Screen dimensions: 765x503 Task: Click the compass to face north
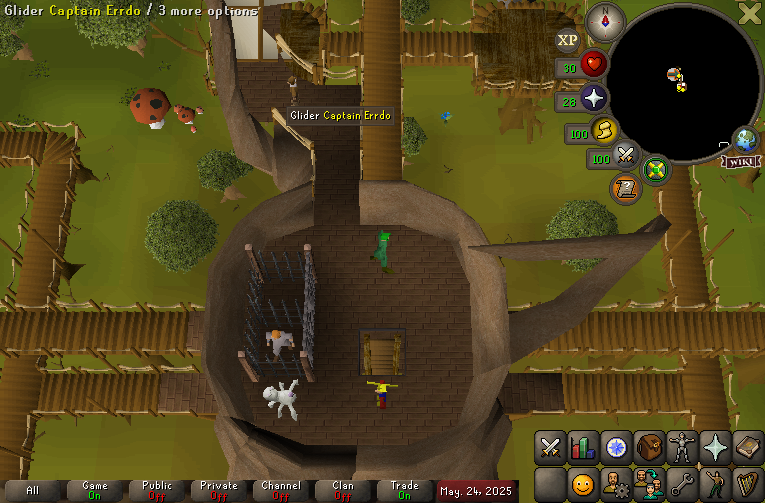pyautogui.click(x=605, y=18)
